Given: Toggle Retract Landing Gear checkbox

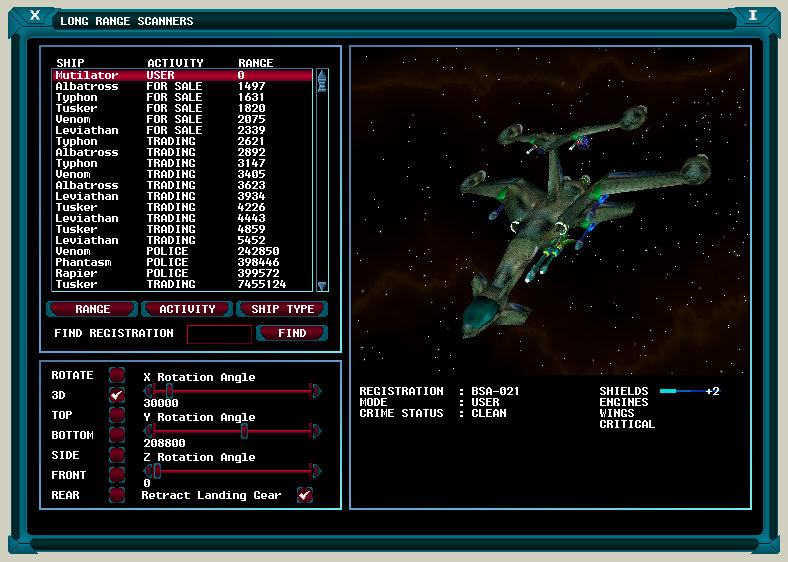Looking at the screenshot, I should (x=305, y=495).
